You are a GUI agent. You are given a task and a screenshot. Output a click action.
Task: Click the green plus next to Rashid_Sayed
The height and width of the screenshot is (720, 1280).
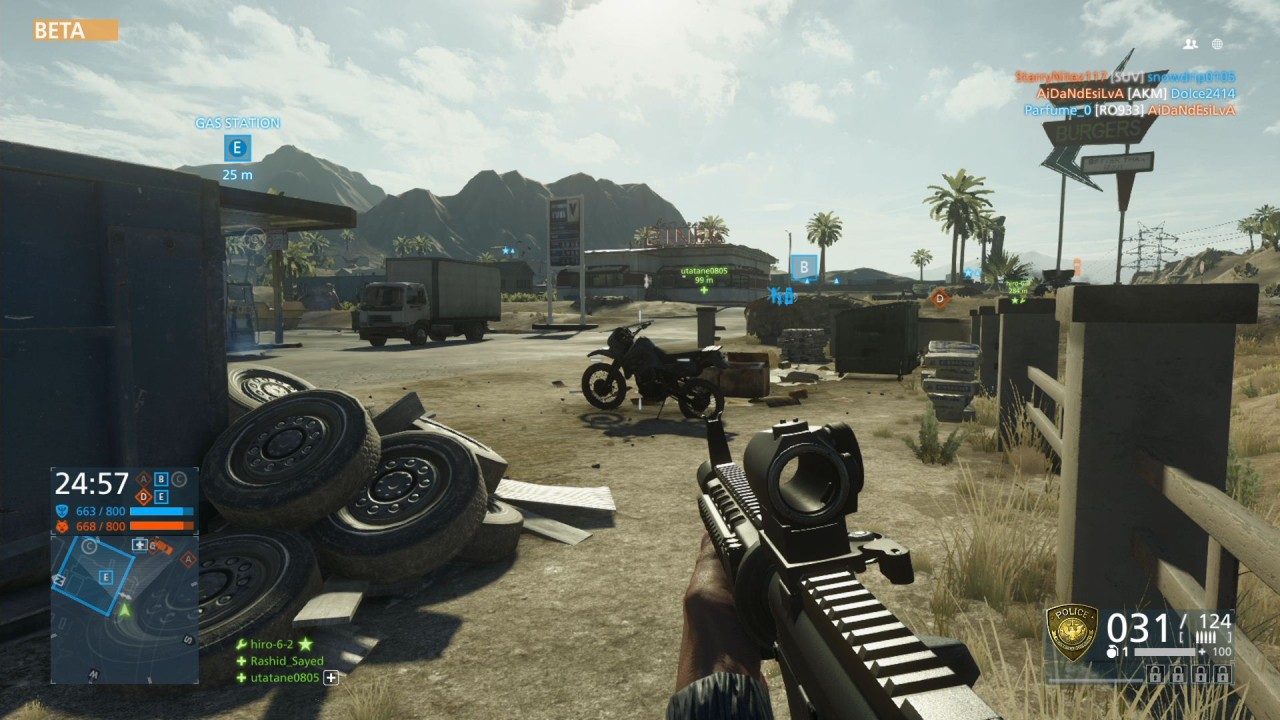pos(241,661)
